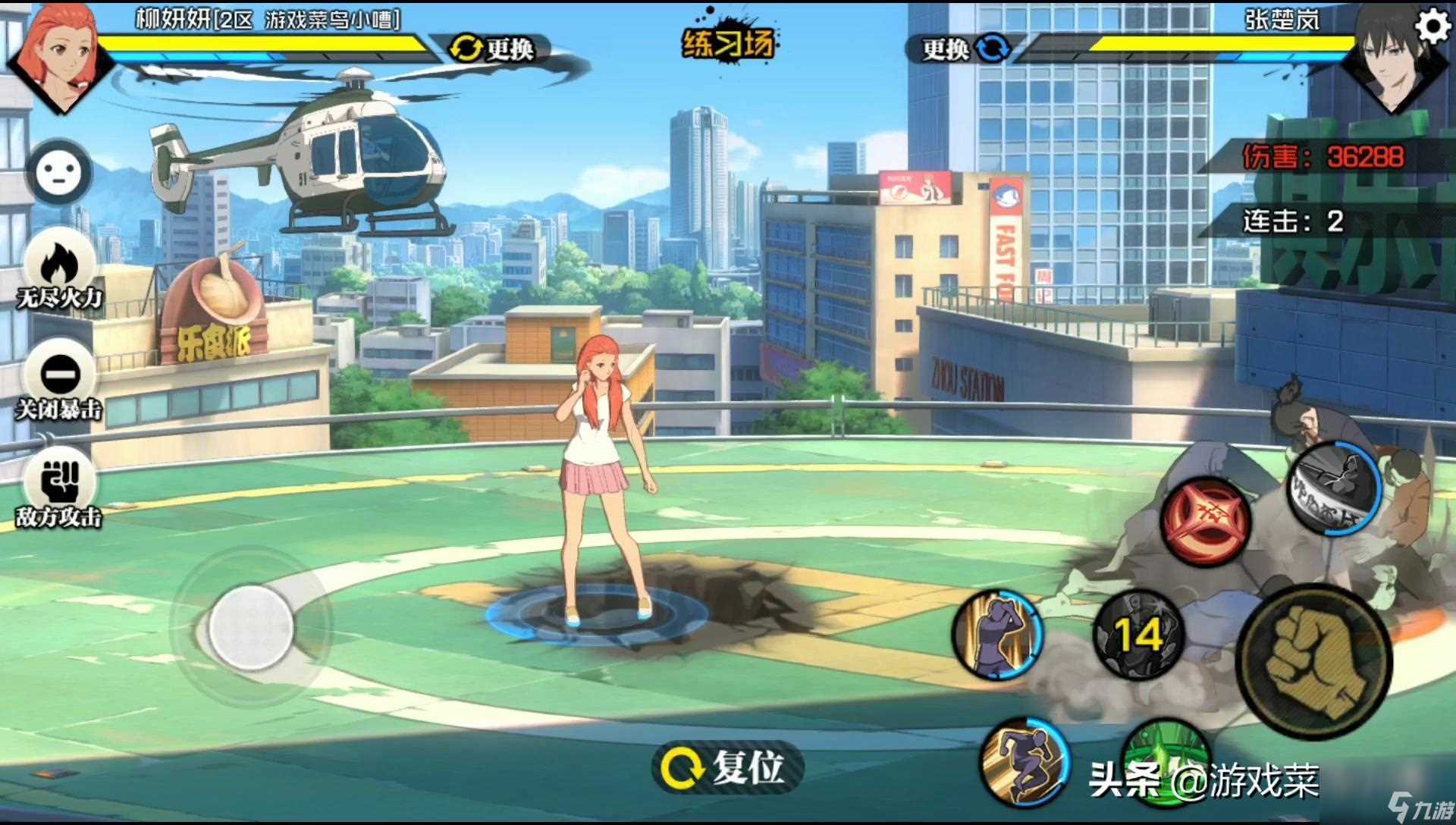The width and height of the screenshot is (1456, 825).
Task: Hit the golden fist basic attack button
Action: pyautogui.click(x=1314, y=661)
